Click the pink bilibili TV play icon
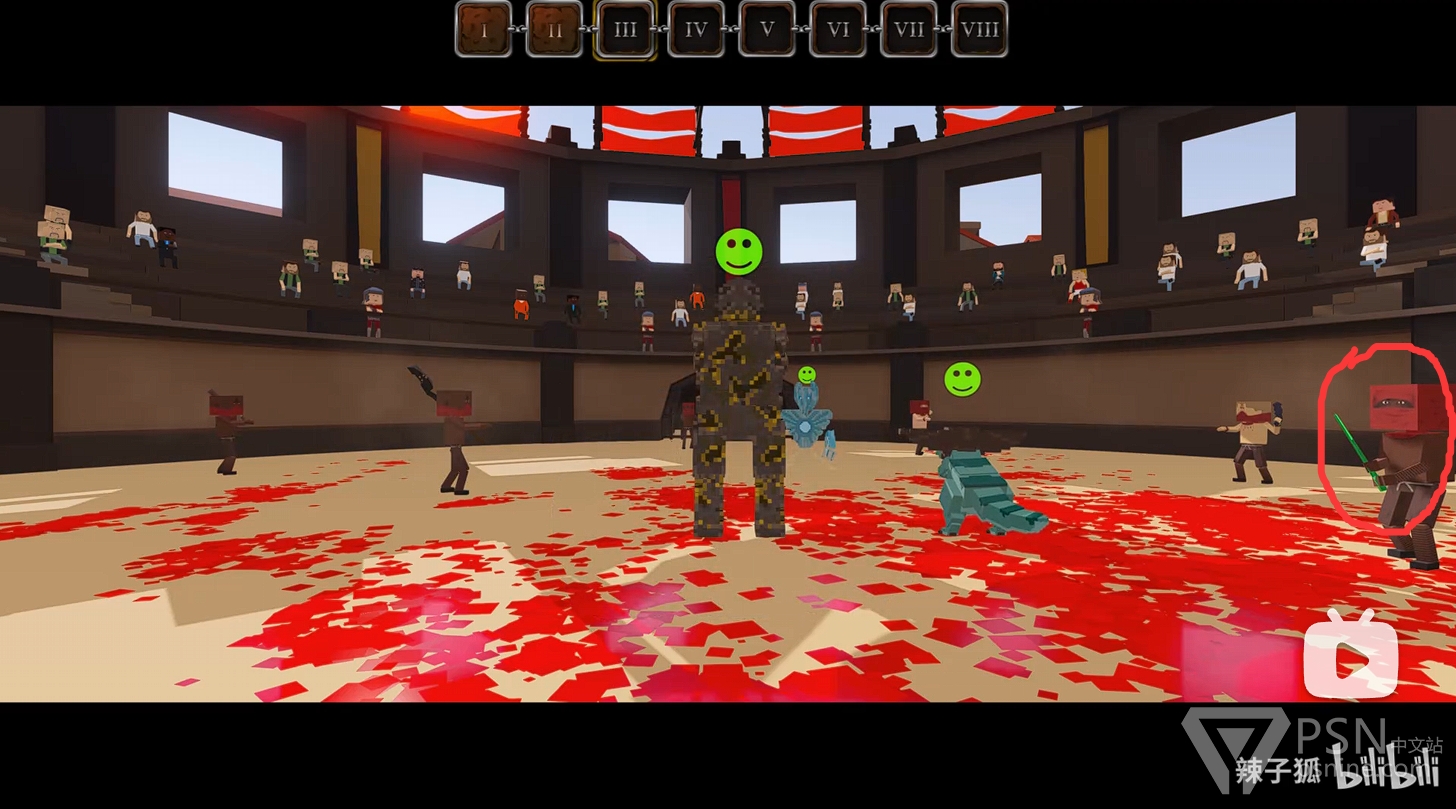This screenshot has height=809, width=1456. (1350, 655)
